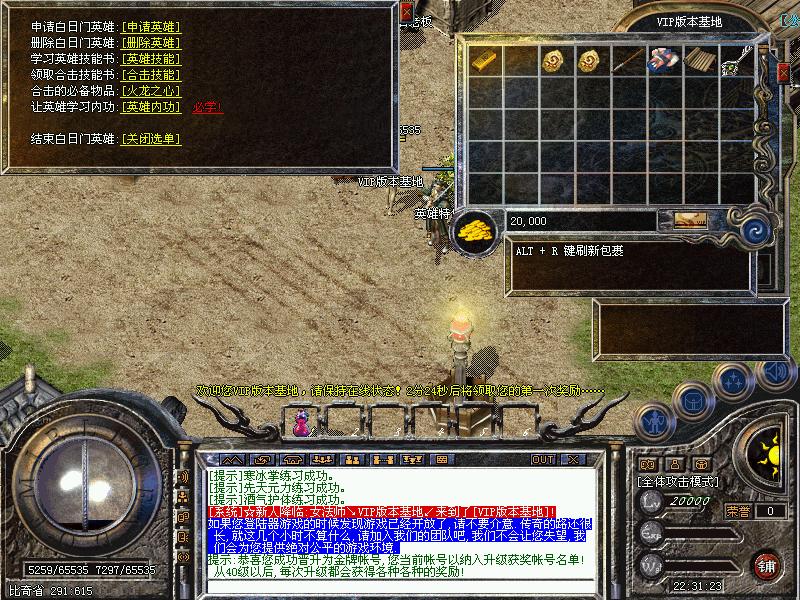This screenshot has height=600, width=800.
Task: Close the dialogue via 关闭选单
Action: (150, 139)
